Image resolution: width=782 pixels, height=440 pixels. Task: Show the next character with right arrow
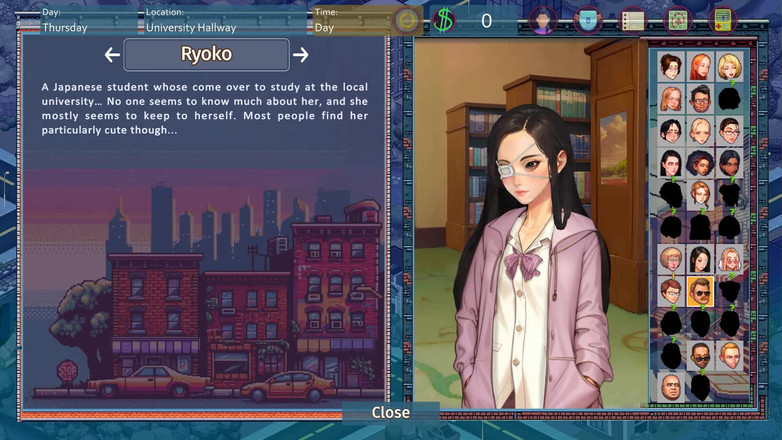pyautogui.click(x=301, y=55)
